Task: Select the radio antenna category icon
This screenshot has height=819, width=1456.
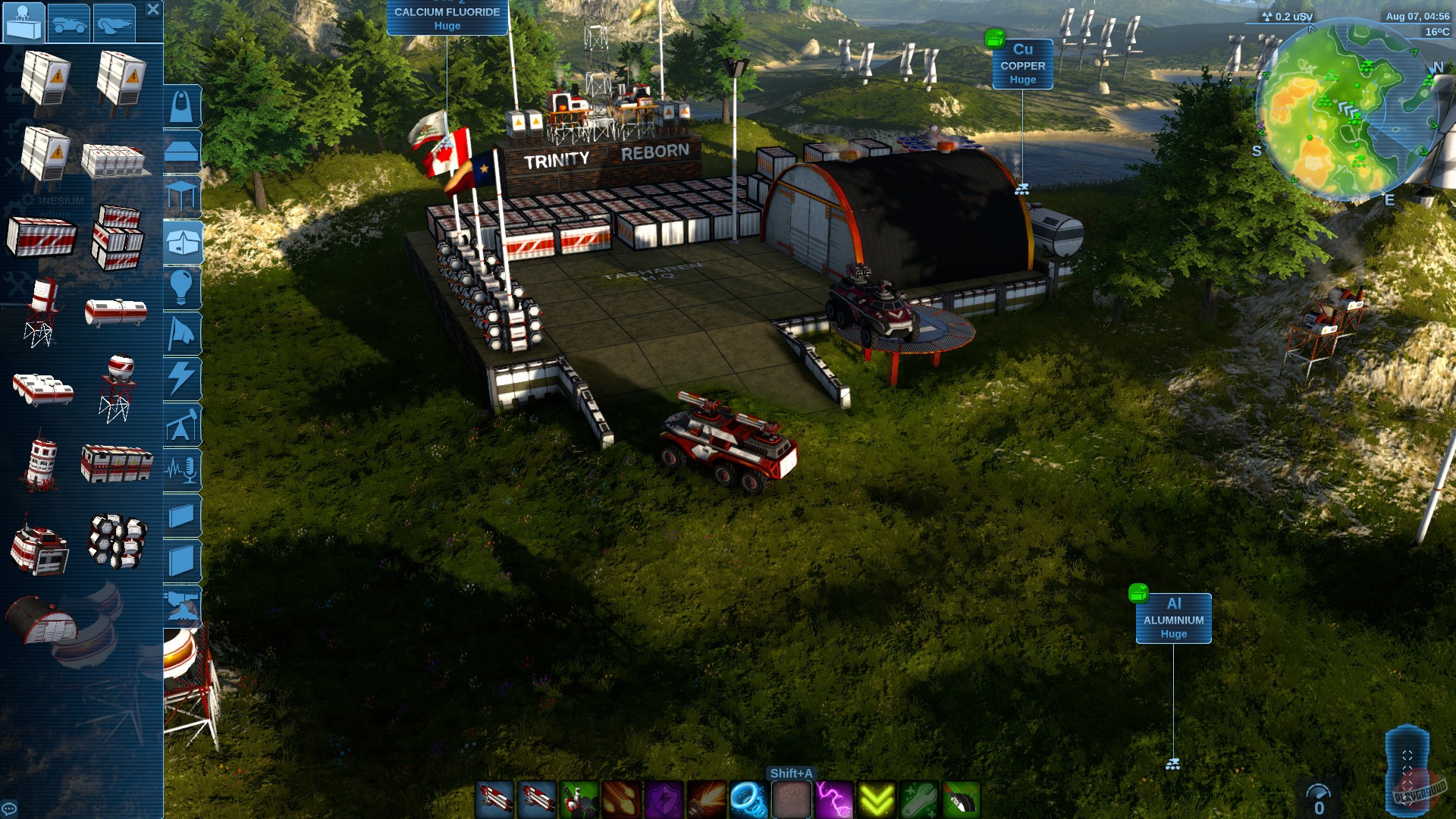Action: 182,469
